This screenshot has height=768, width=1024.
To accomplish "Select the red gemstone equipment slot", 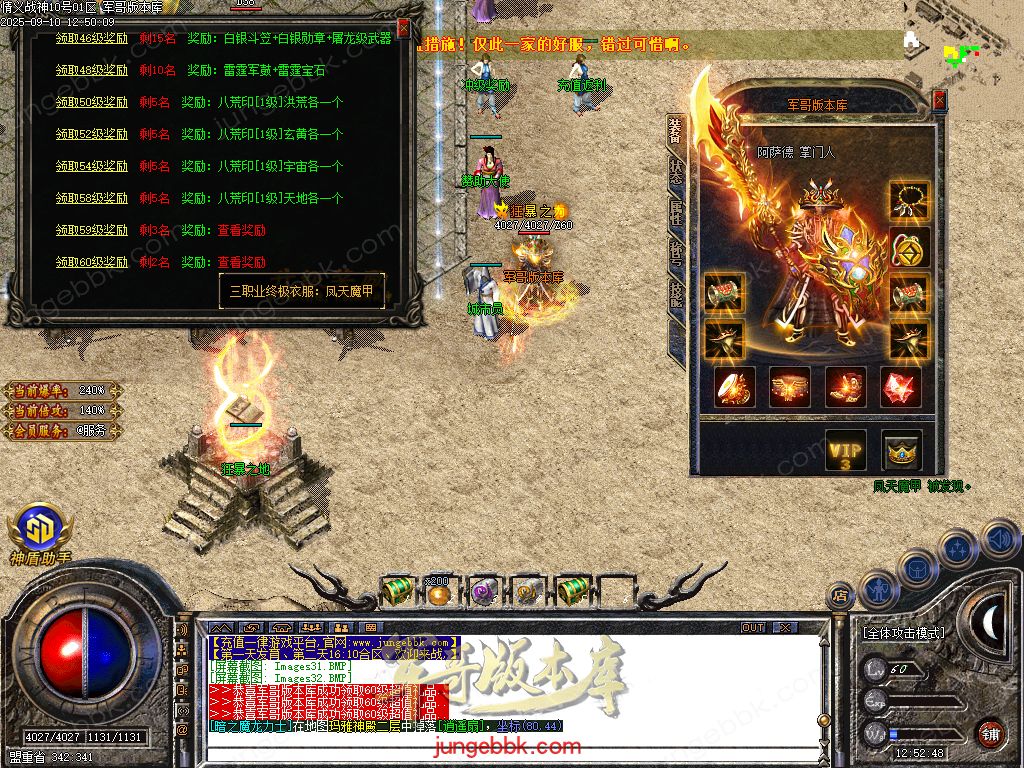I will 900,387.
